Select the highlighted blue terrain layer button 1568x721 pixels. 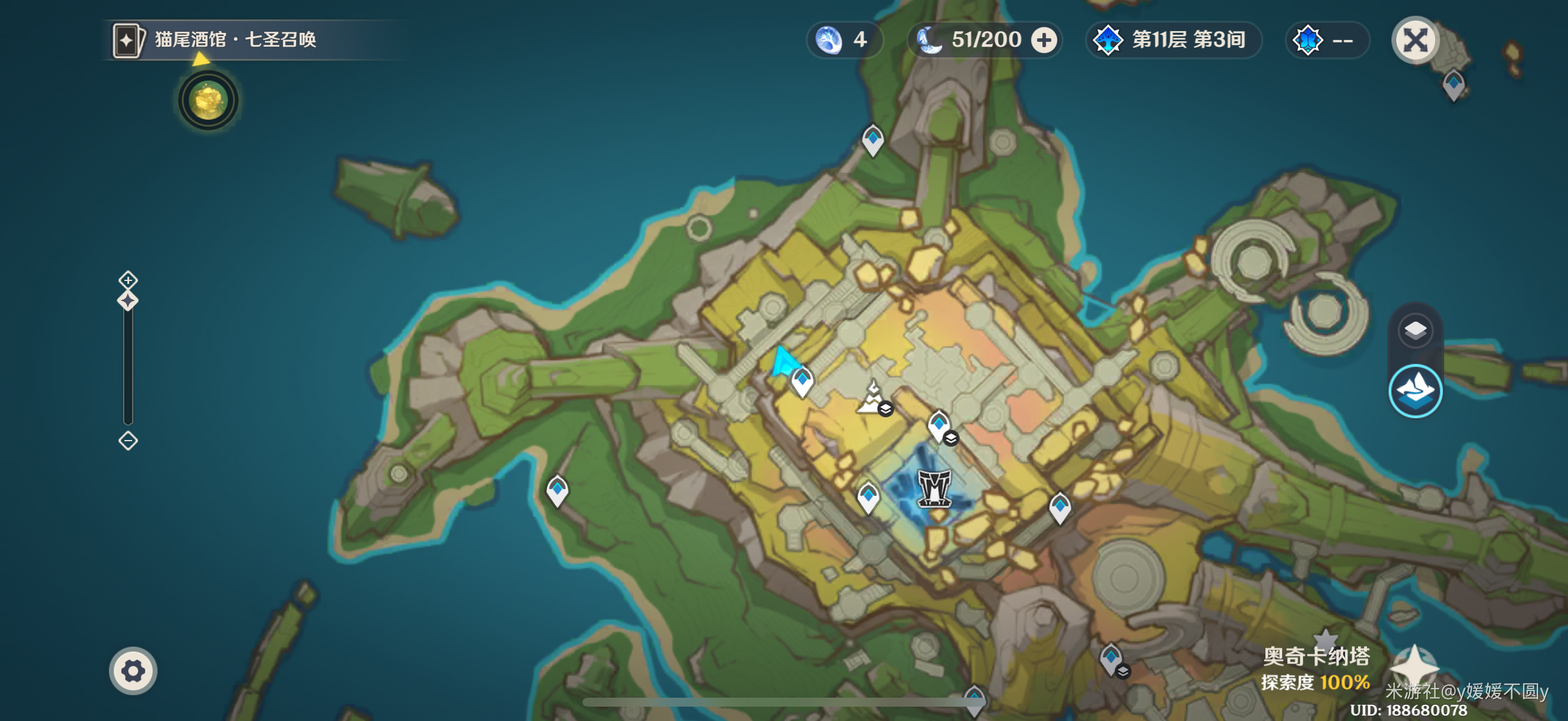(1416, 390)
